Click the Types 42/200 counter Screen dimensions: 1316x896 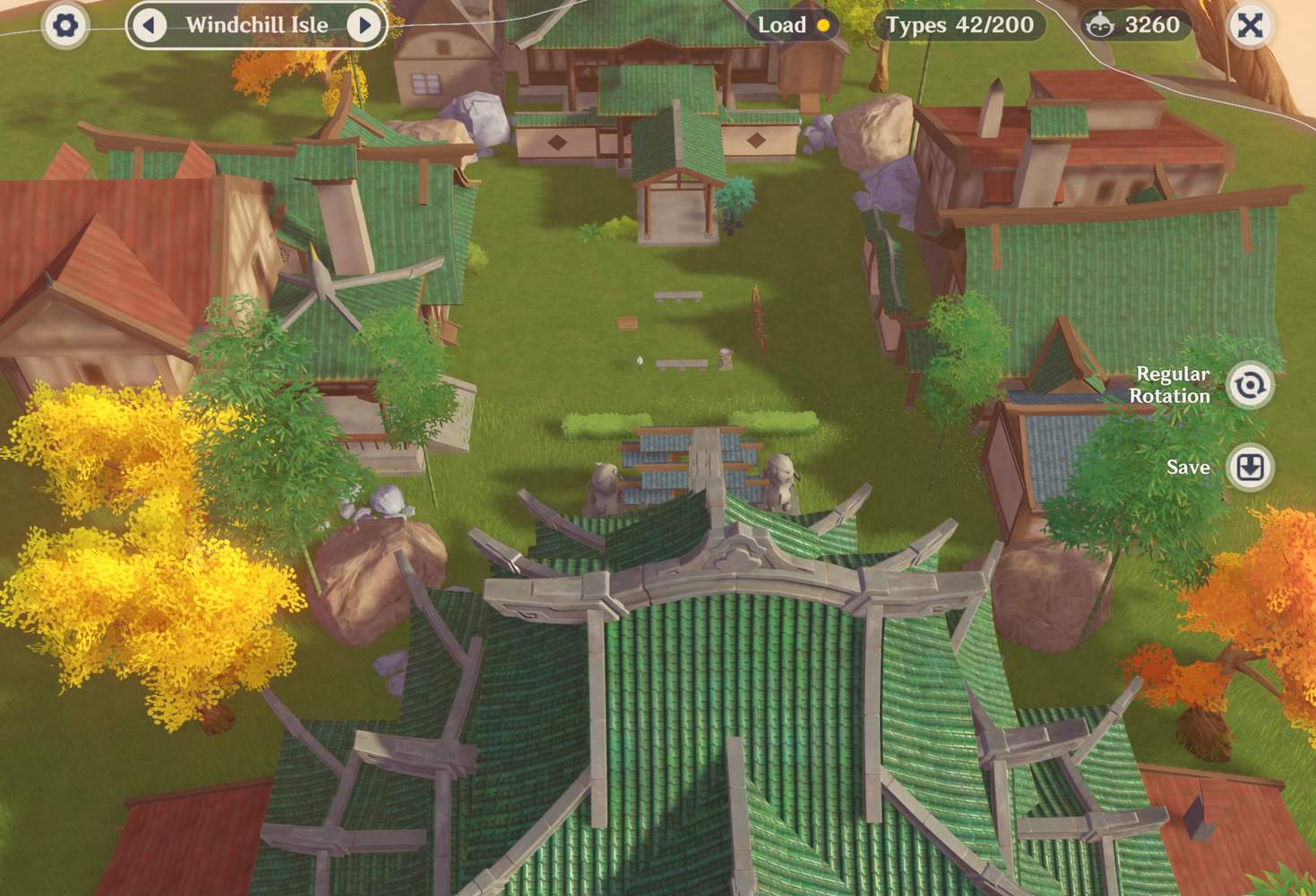pos(962,25)
